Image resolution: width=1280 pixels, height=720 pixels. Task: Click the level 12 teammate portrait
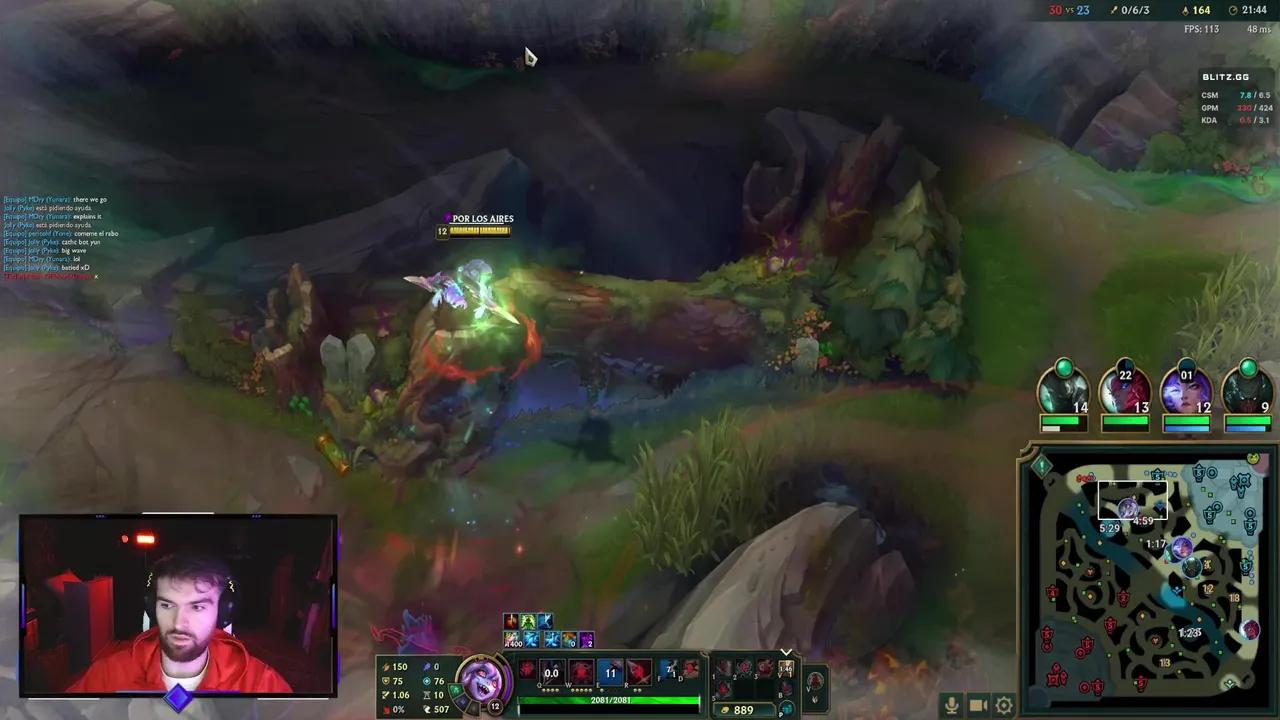[1185, 392]
